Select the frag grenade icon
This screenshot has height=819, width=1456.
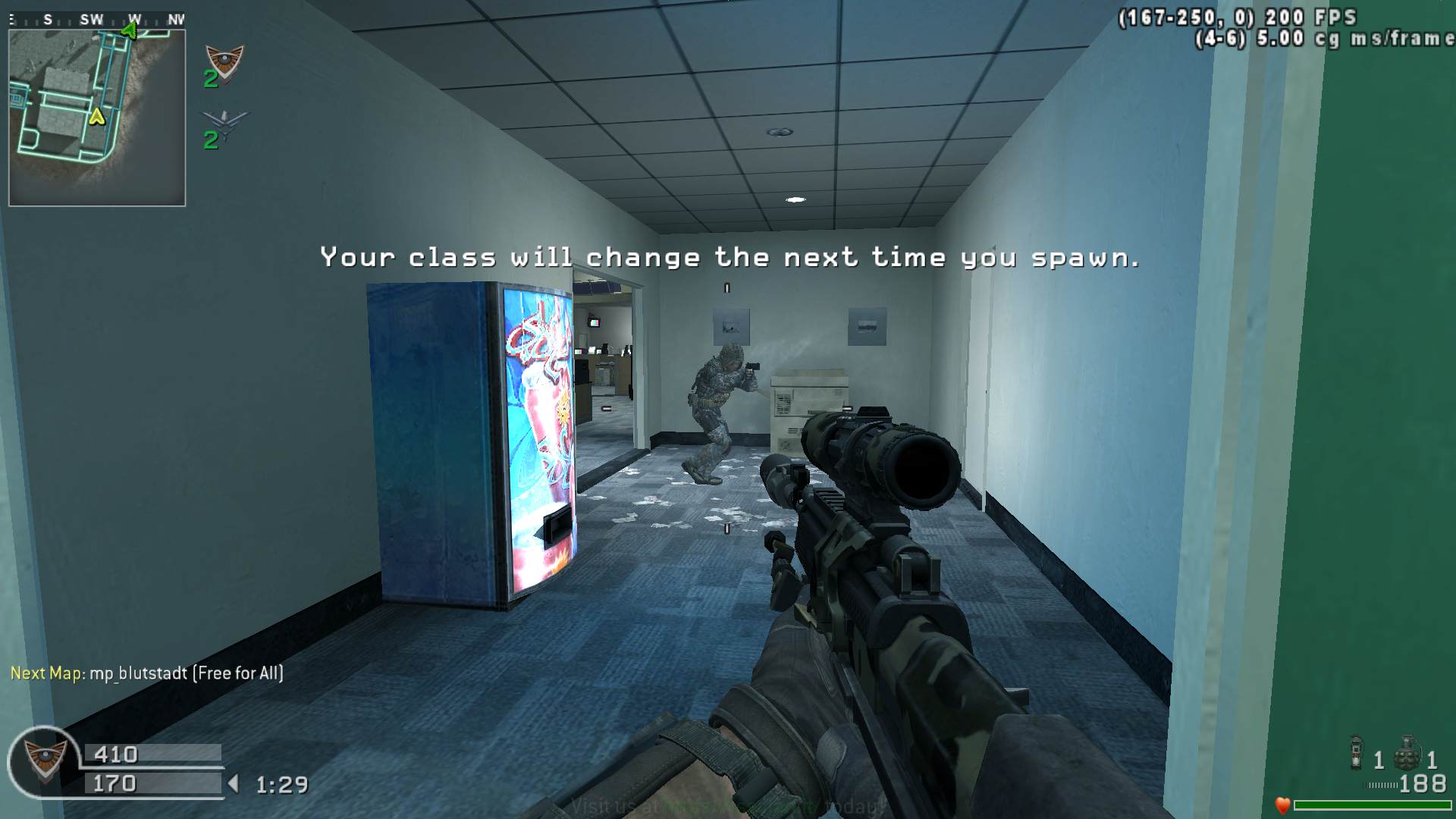(x=1407, y=753)
